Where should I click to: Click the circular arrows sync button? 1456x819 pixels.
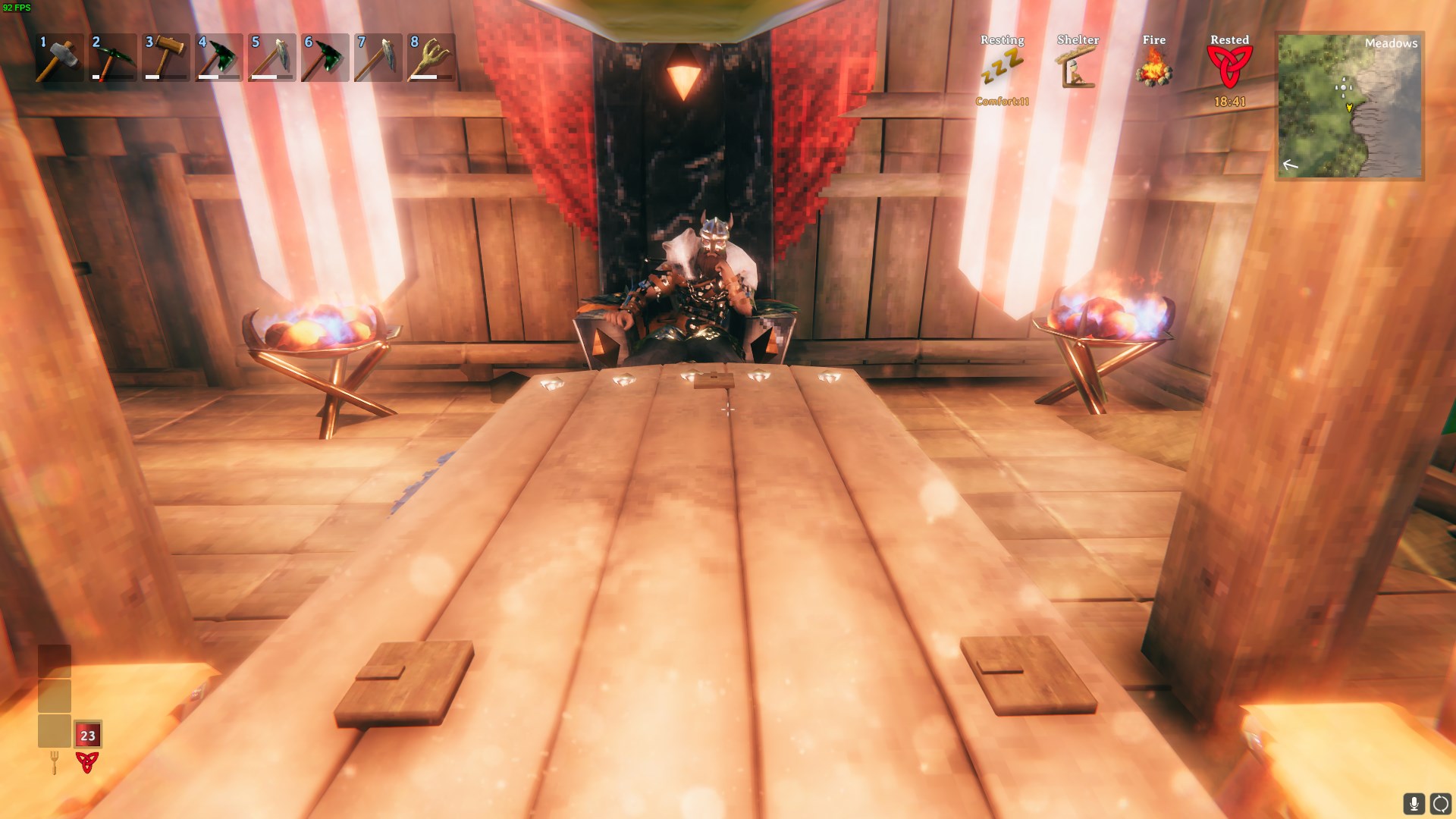pyautogui.click(x=1440, y=804)
